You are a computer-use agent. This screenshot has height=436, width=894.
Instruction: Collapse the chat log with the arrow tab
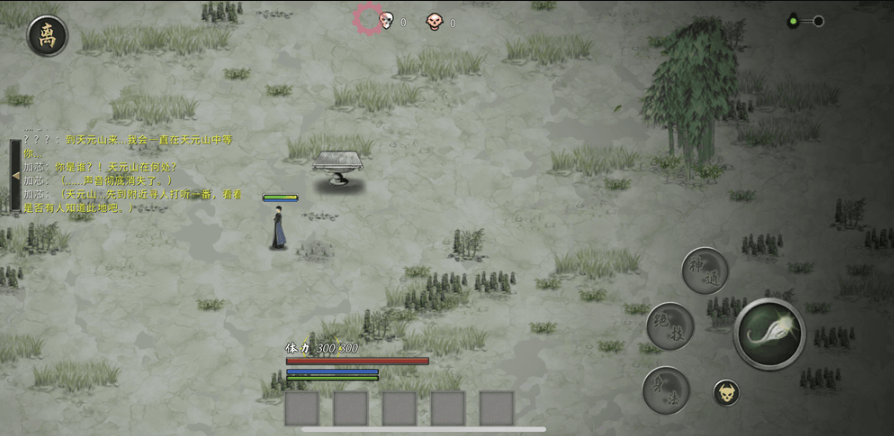click(x=15, y=176)
